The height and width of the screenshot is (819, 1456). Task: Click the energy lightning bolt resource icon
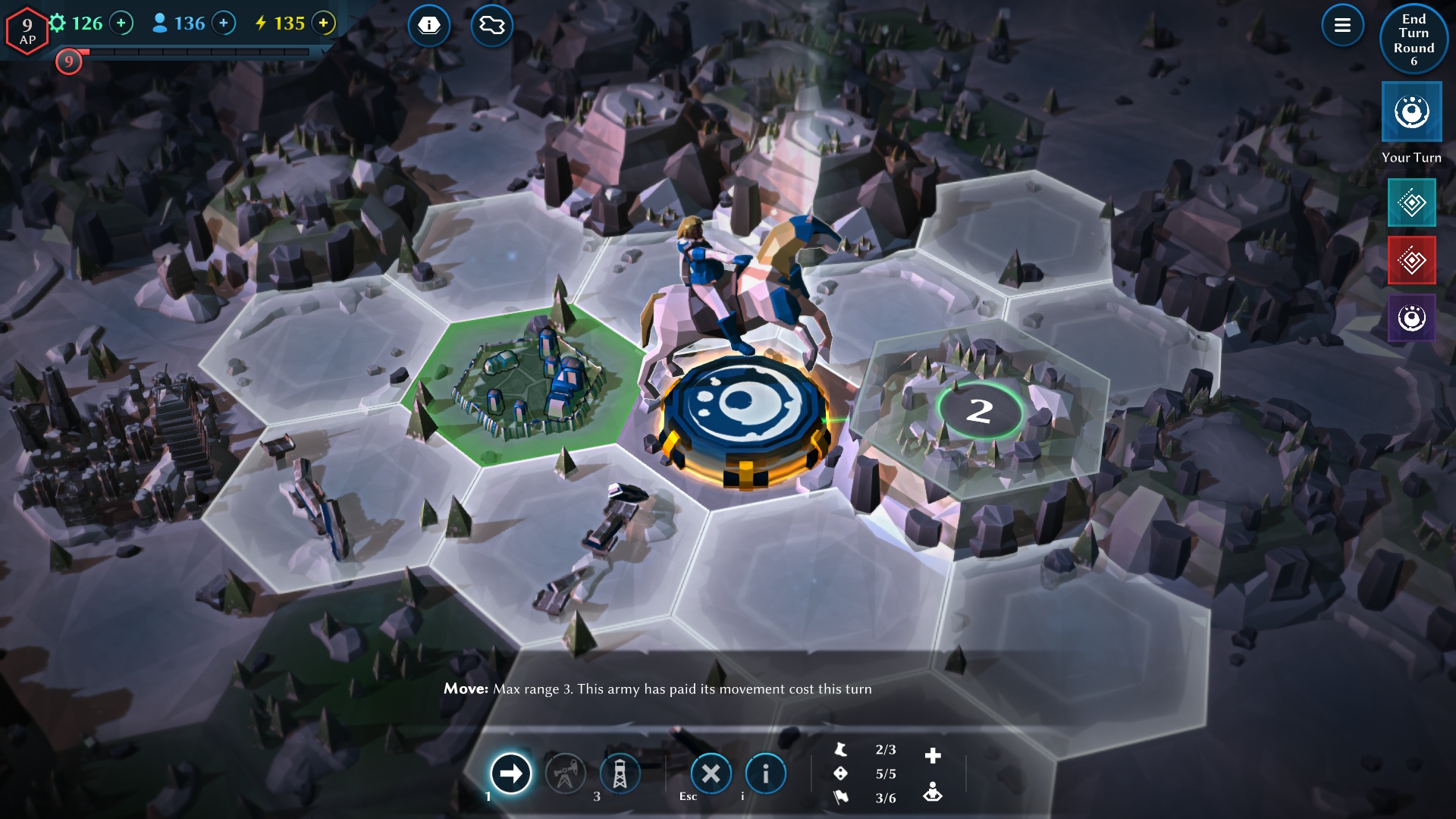point(261,24)
